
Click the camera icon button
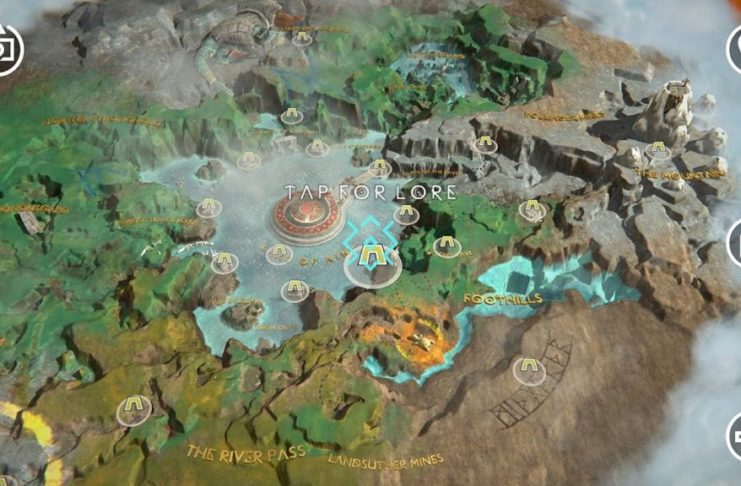(x=10, y=48)
